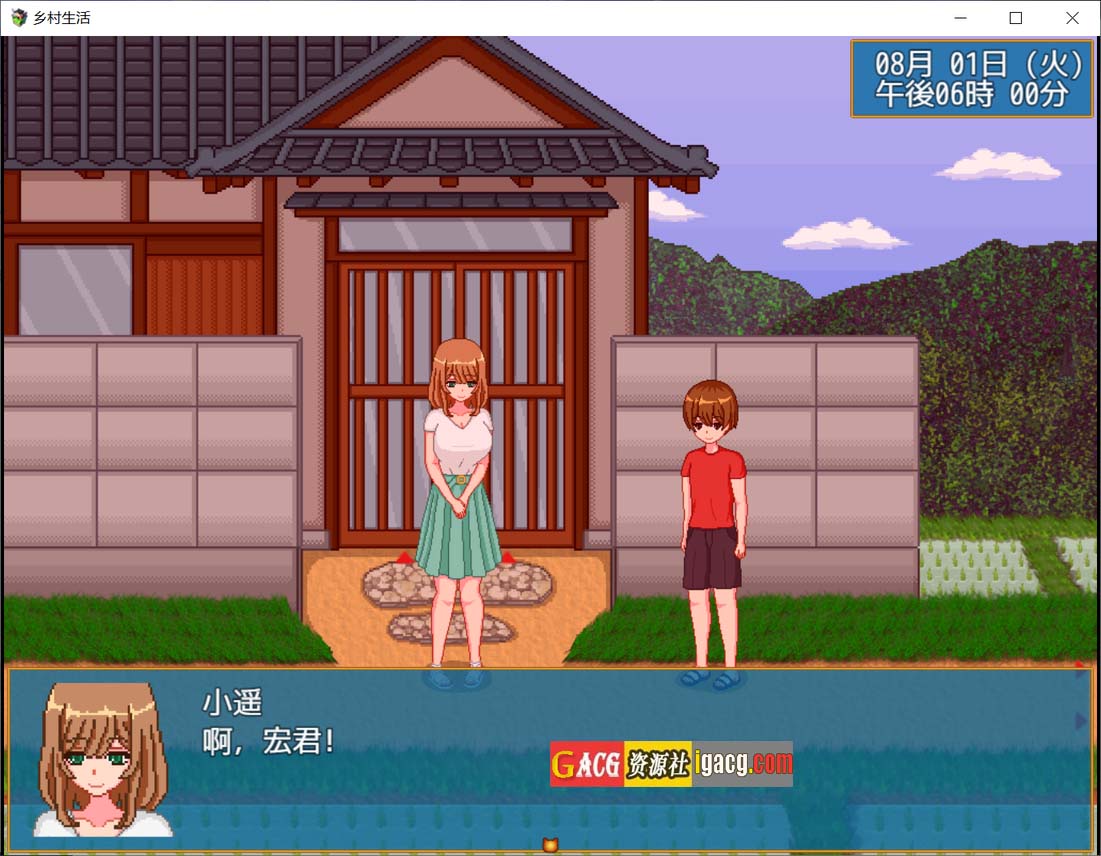Viewport: 1101px width, 856px height.
Task: Close the game window
Action: [x=1072, y=18]
